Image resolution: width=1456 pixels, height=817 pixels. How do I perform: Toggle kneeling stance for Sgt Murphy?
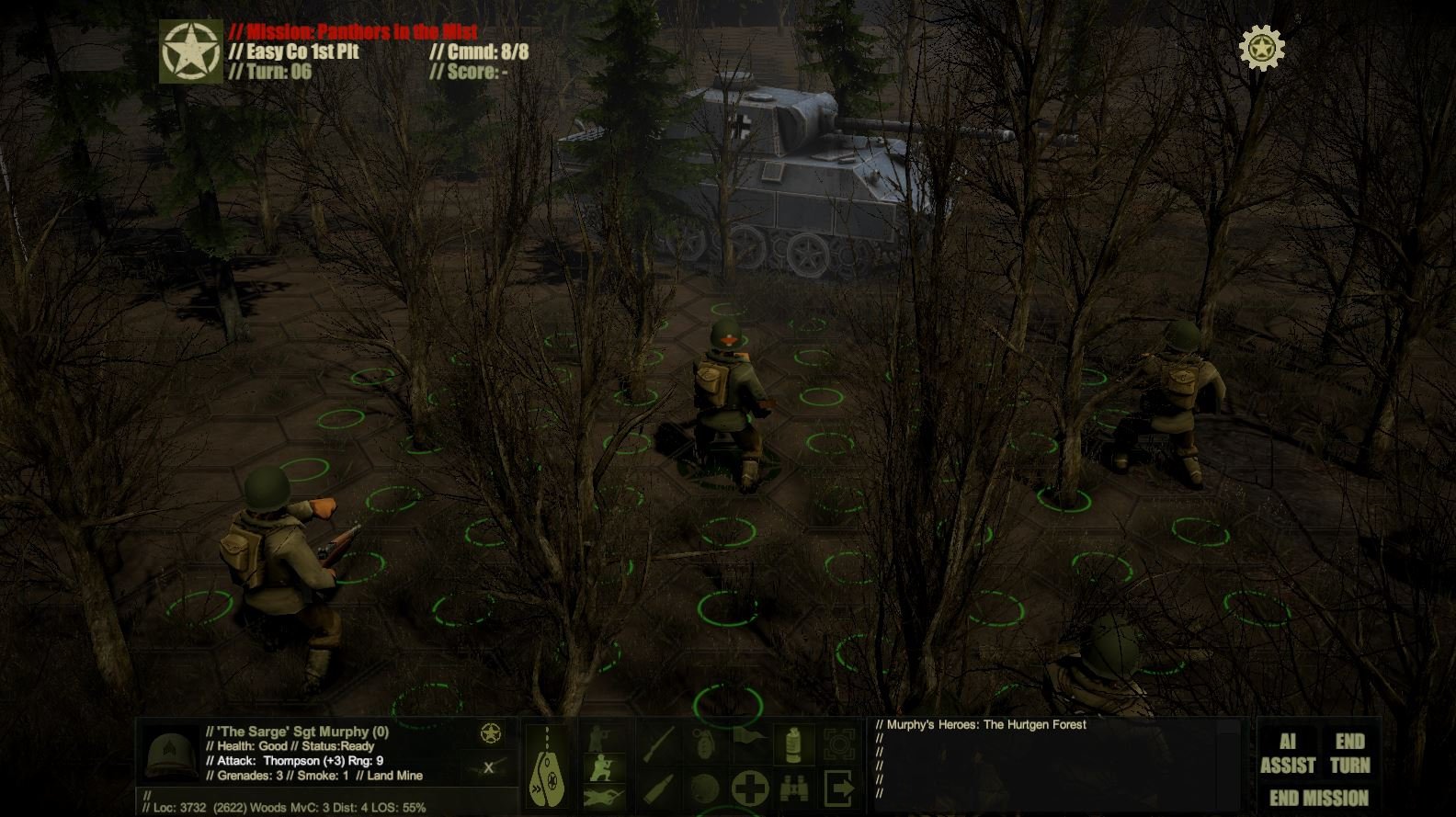pos(601,766)
